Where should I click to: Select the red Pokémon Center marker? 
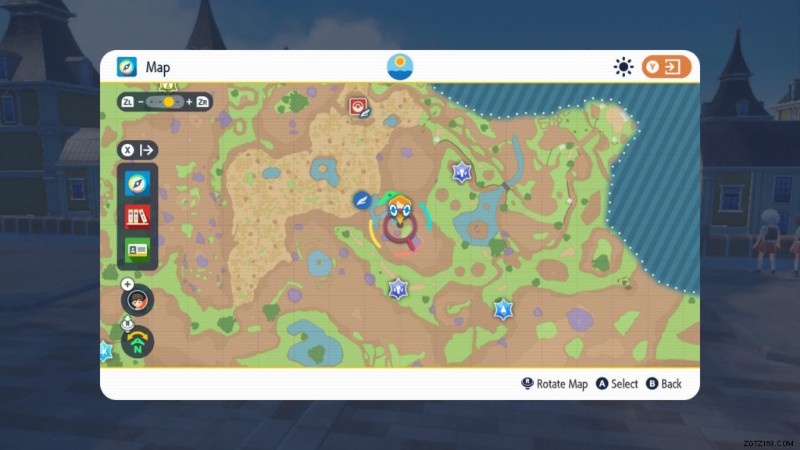point(358,106)
